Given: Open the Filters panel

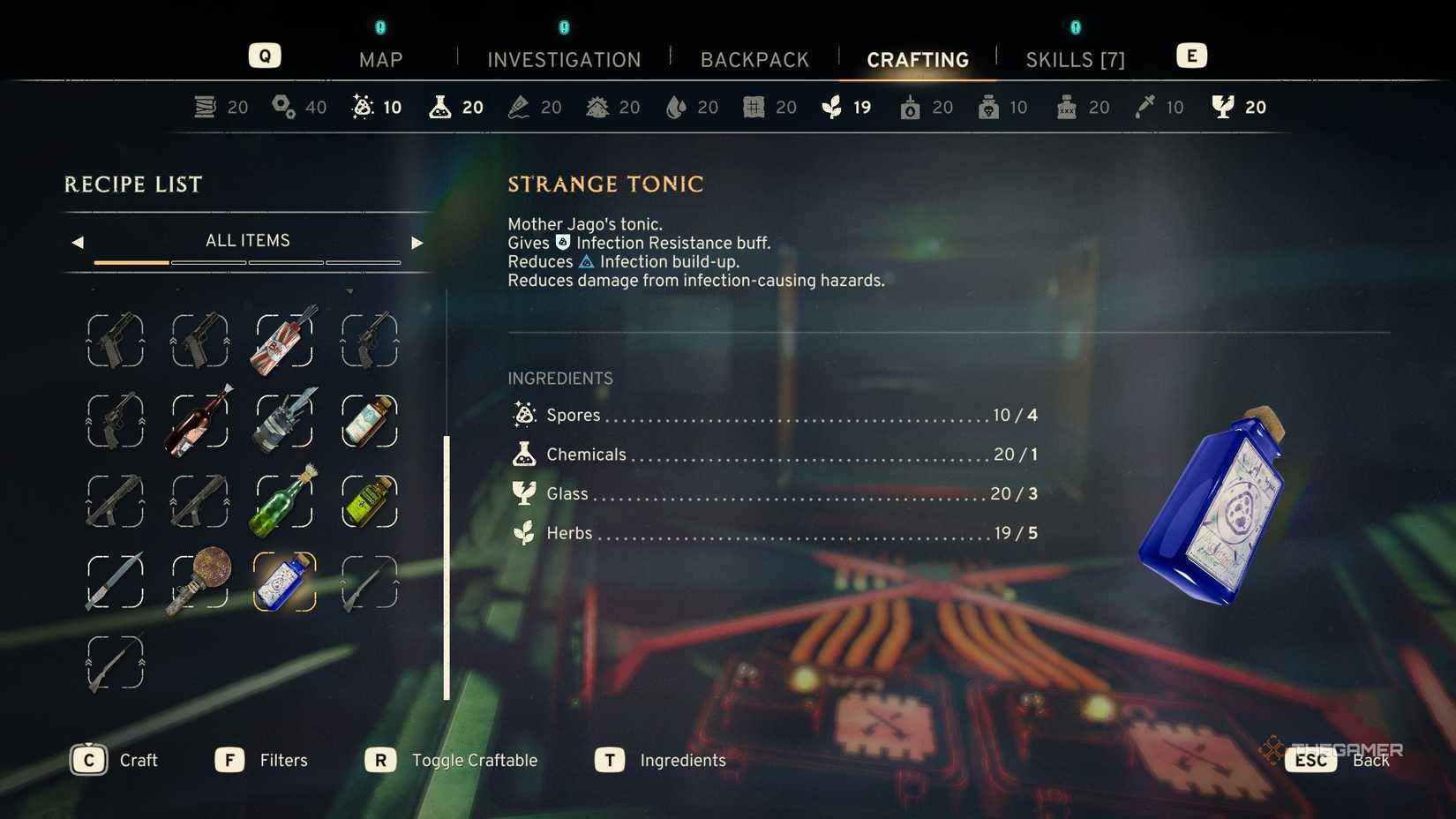Looking at the screenshot, I should coord(229,759).
